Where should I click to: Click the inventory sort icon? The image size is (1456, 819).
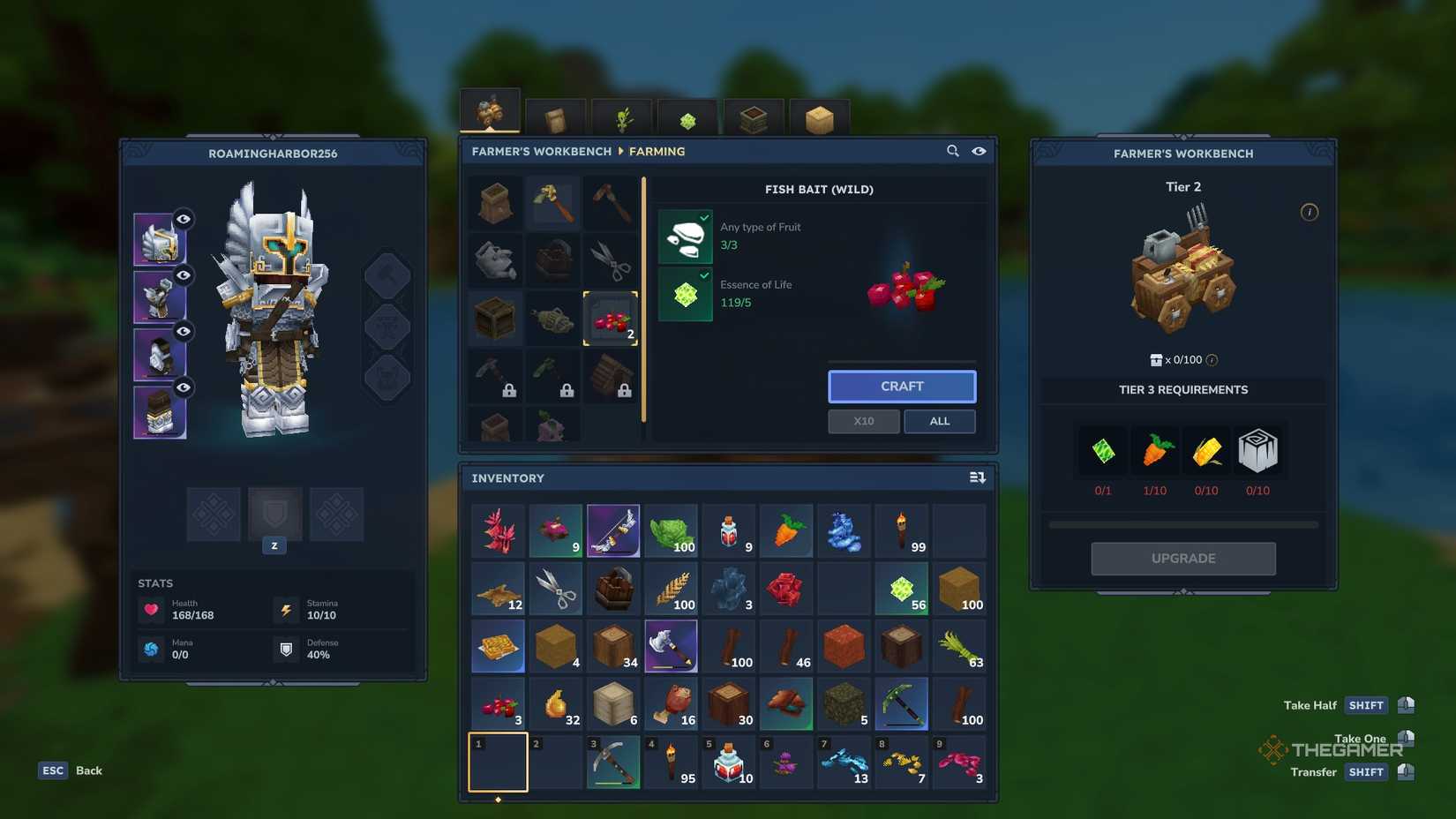[x=978, y=477]
